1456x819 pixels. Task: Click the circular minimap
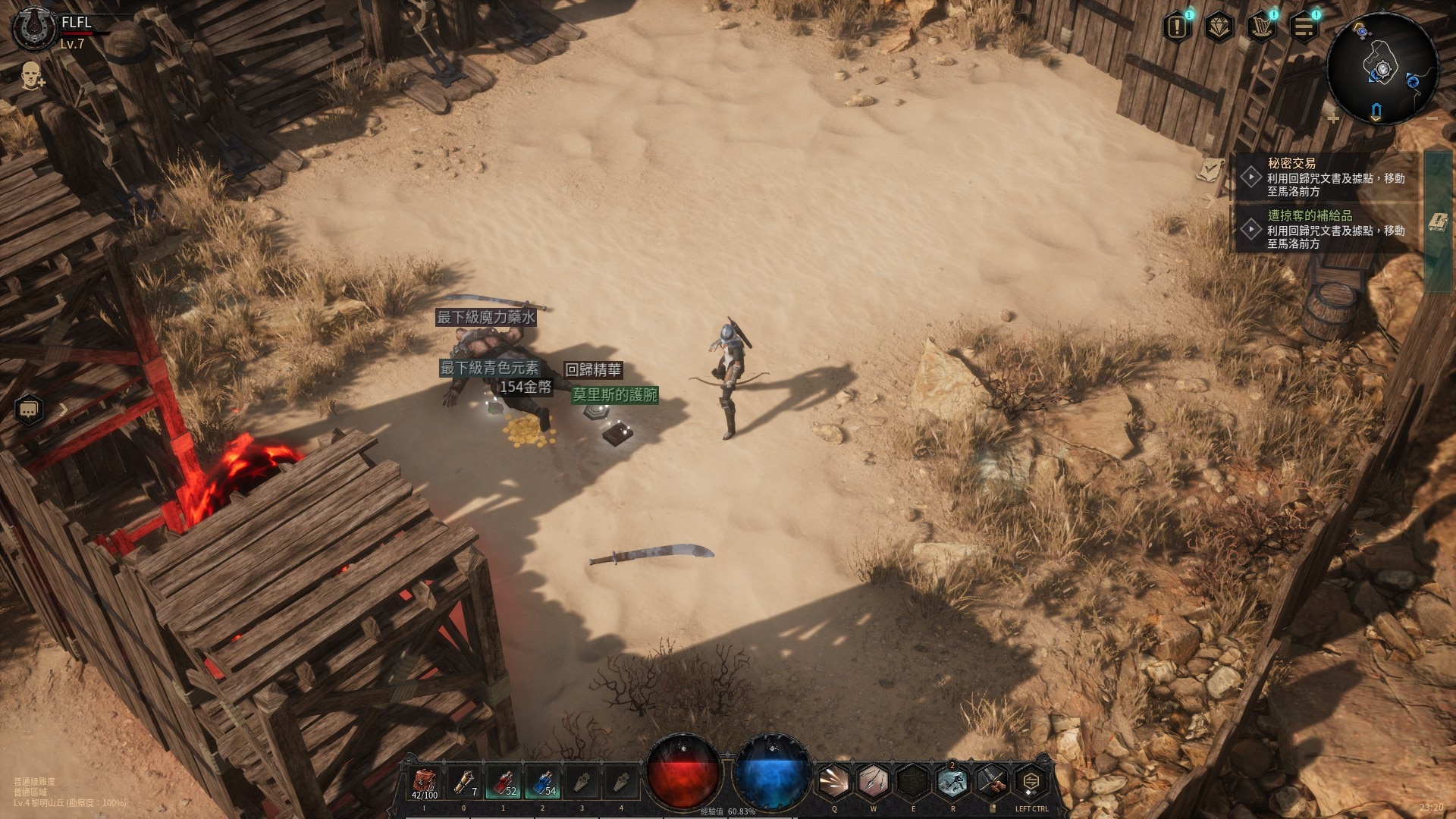1382,68
